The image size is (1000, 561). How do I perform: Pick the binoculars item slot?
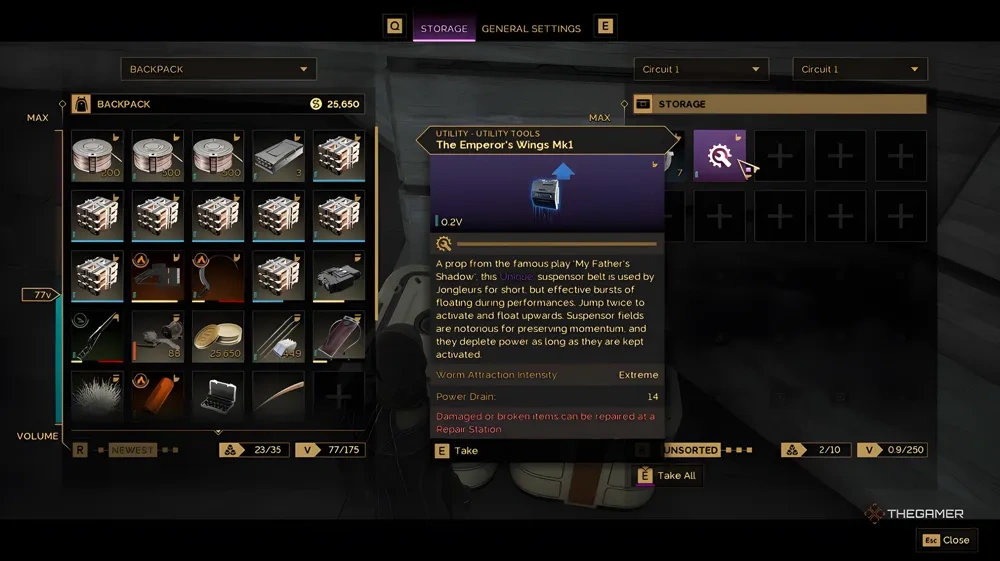[338, 275]
